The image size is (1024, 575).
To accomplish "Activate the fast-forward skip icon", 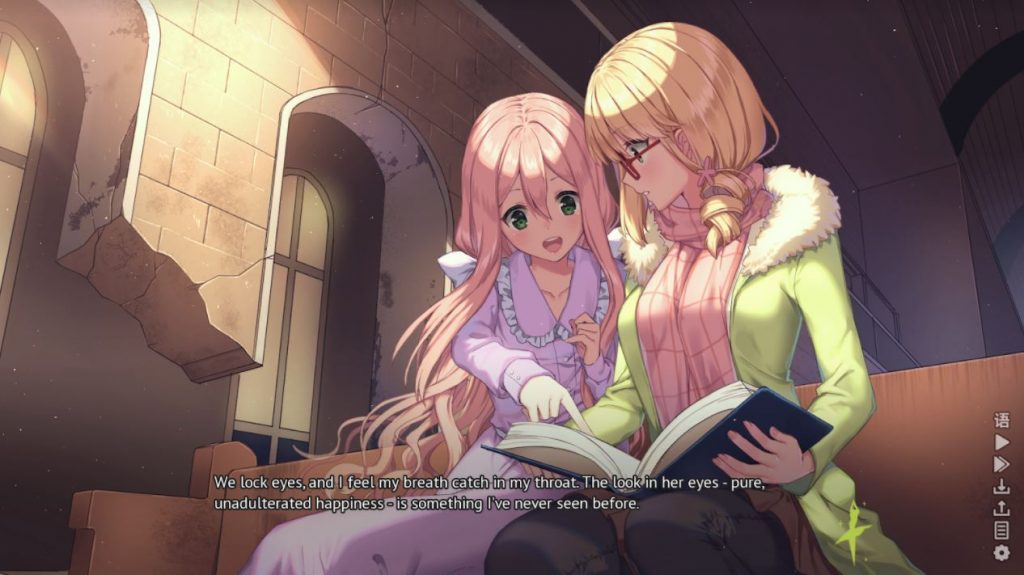I will tap(1001, 464).
